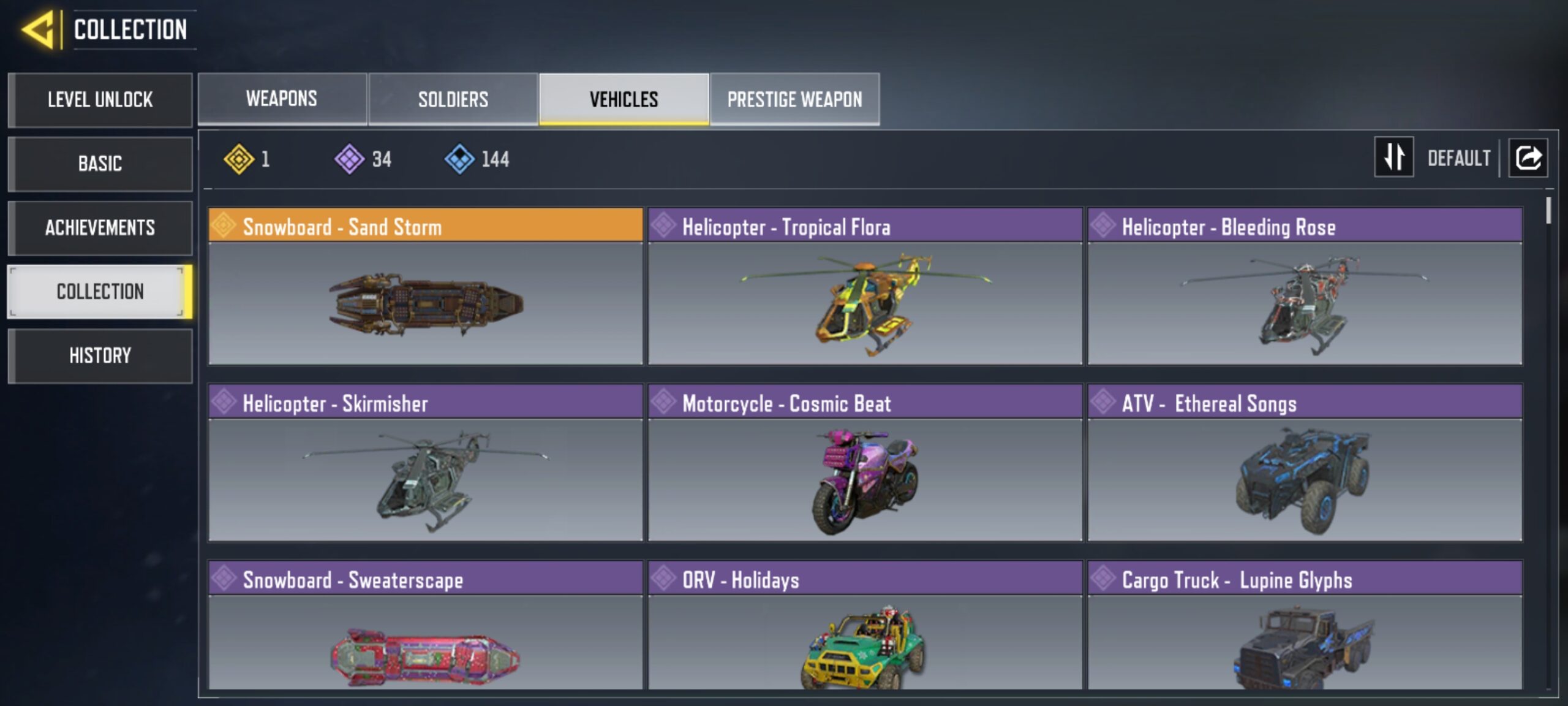The width and height of the screenshot is (1568, 706).
Task: Select the History sidebar option
Action: tap(100, 355)
